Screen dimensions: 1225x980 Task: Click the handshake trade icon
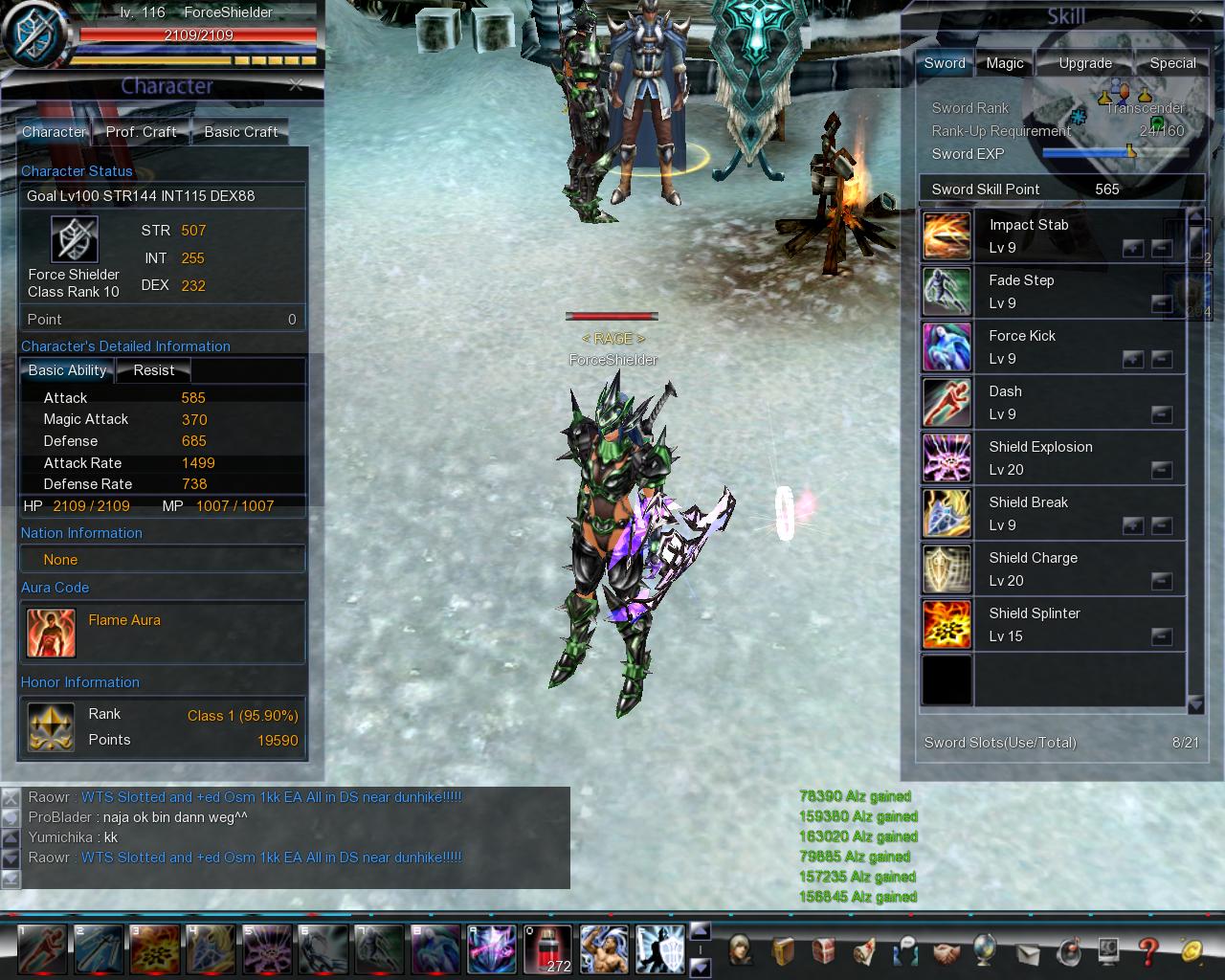946,953
